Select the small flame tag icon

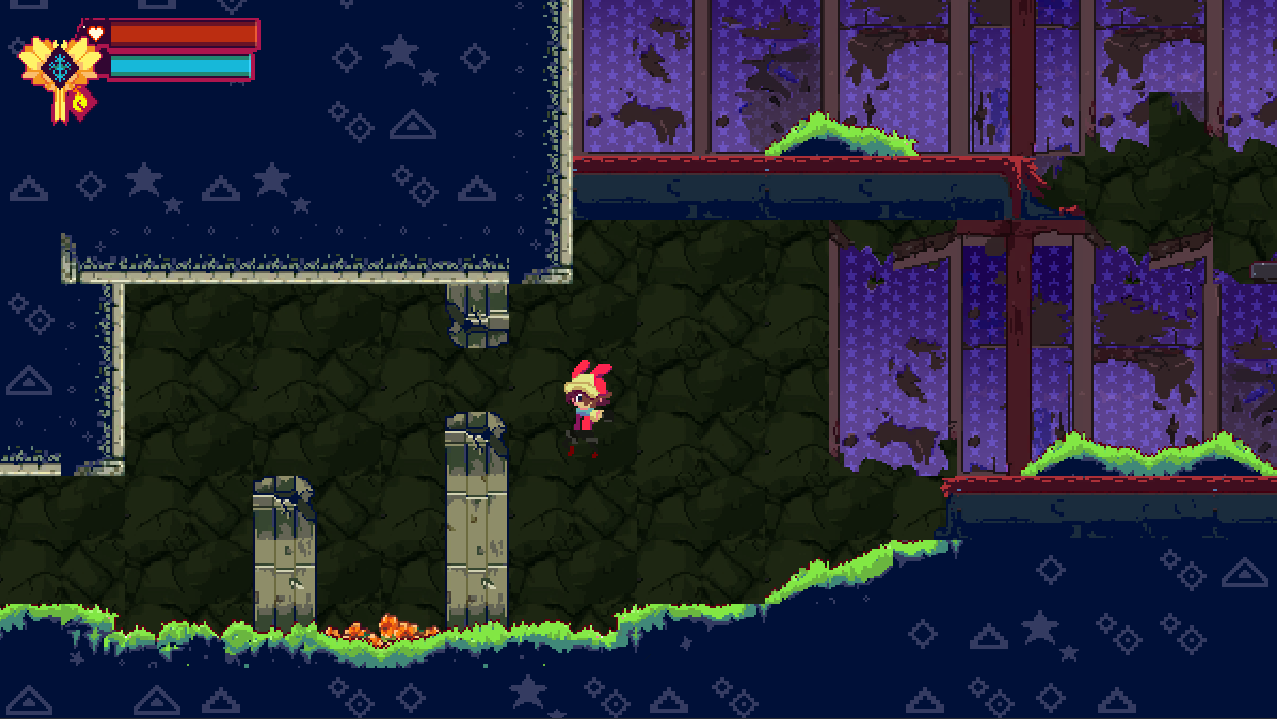click(x=81, y=101)
